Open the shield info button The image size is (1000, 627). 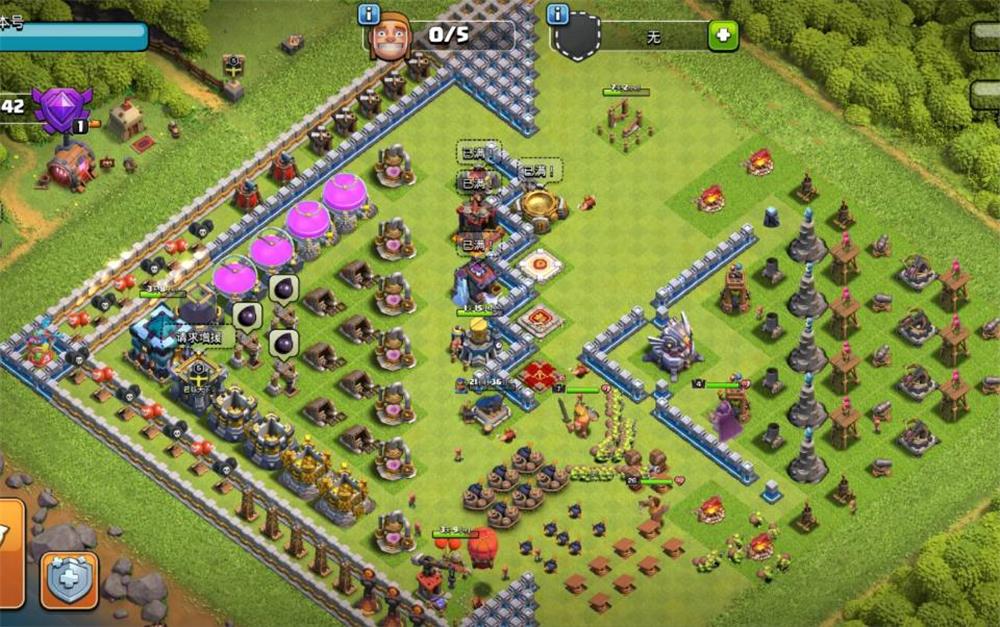point(557,14)
